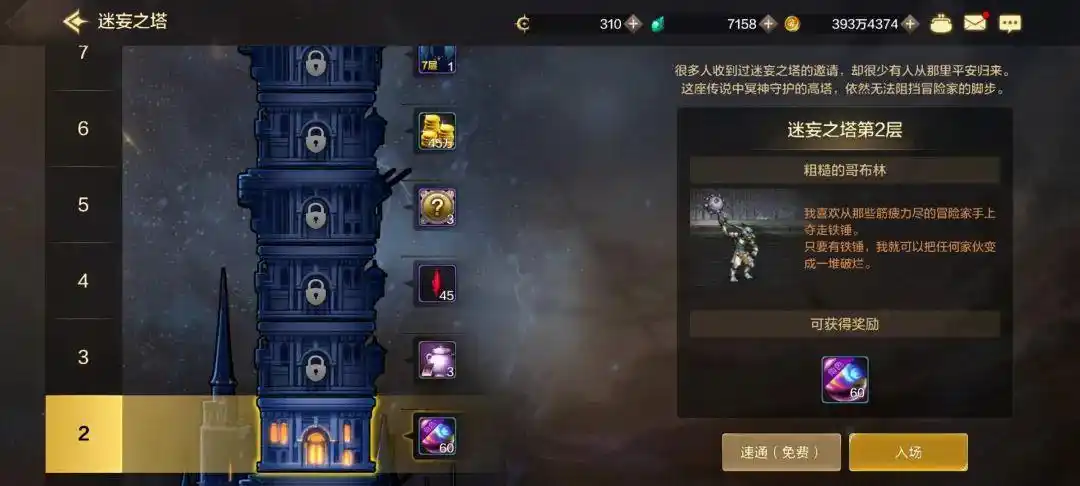
Task: Open the coin purse icon
Action: click(x=940, y=23)
